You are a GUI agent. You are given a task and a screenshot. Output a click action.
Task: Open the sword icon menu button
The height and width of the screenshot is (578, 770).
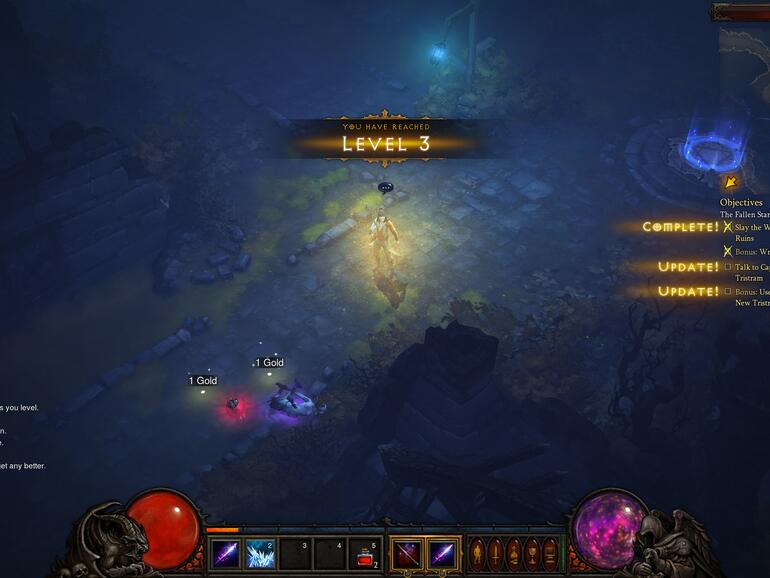tap(494, 553)
